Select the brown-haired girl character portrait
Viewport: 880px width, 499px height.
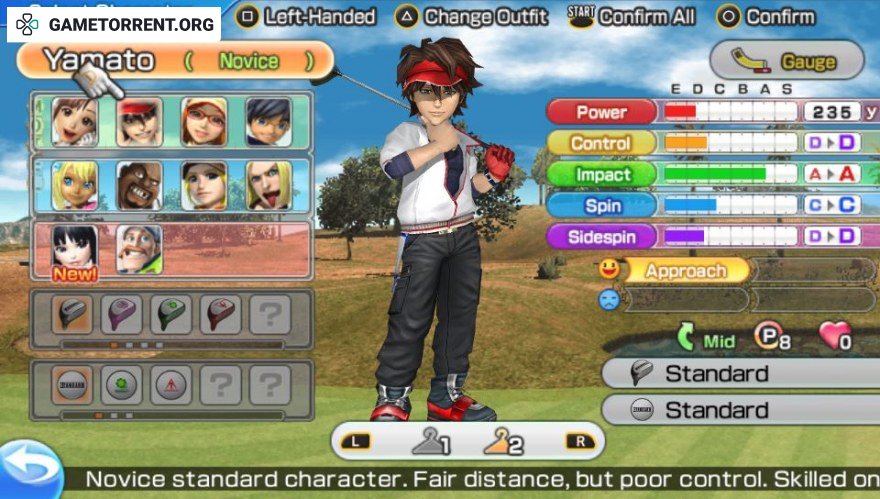pyautogui.click(x=75, y=122)
